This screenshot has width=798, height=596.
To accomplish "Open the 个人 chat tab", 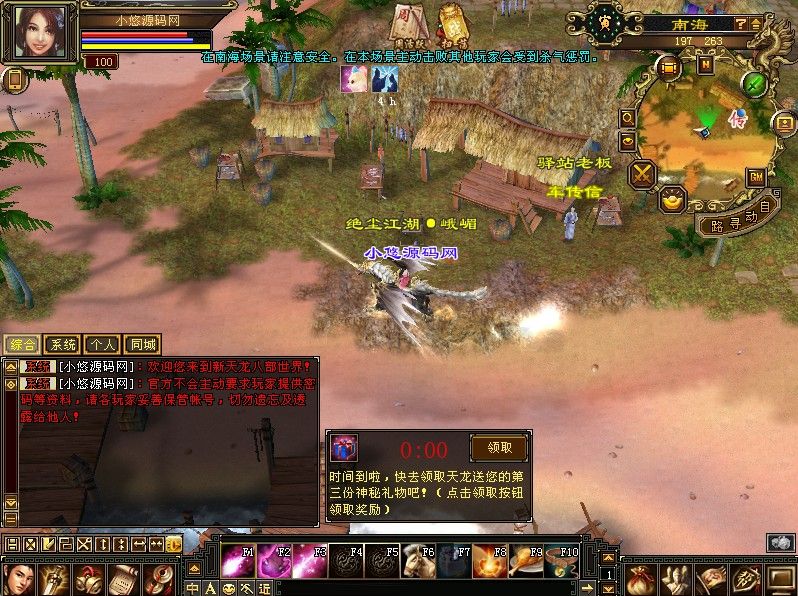I will pos(102,344).
